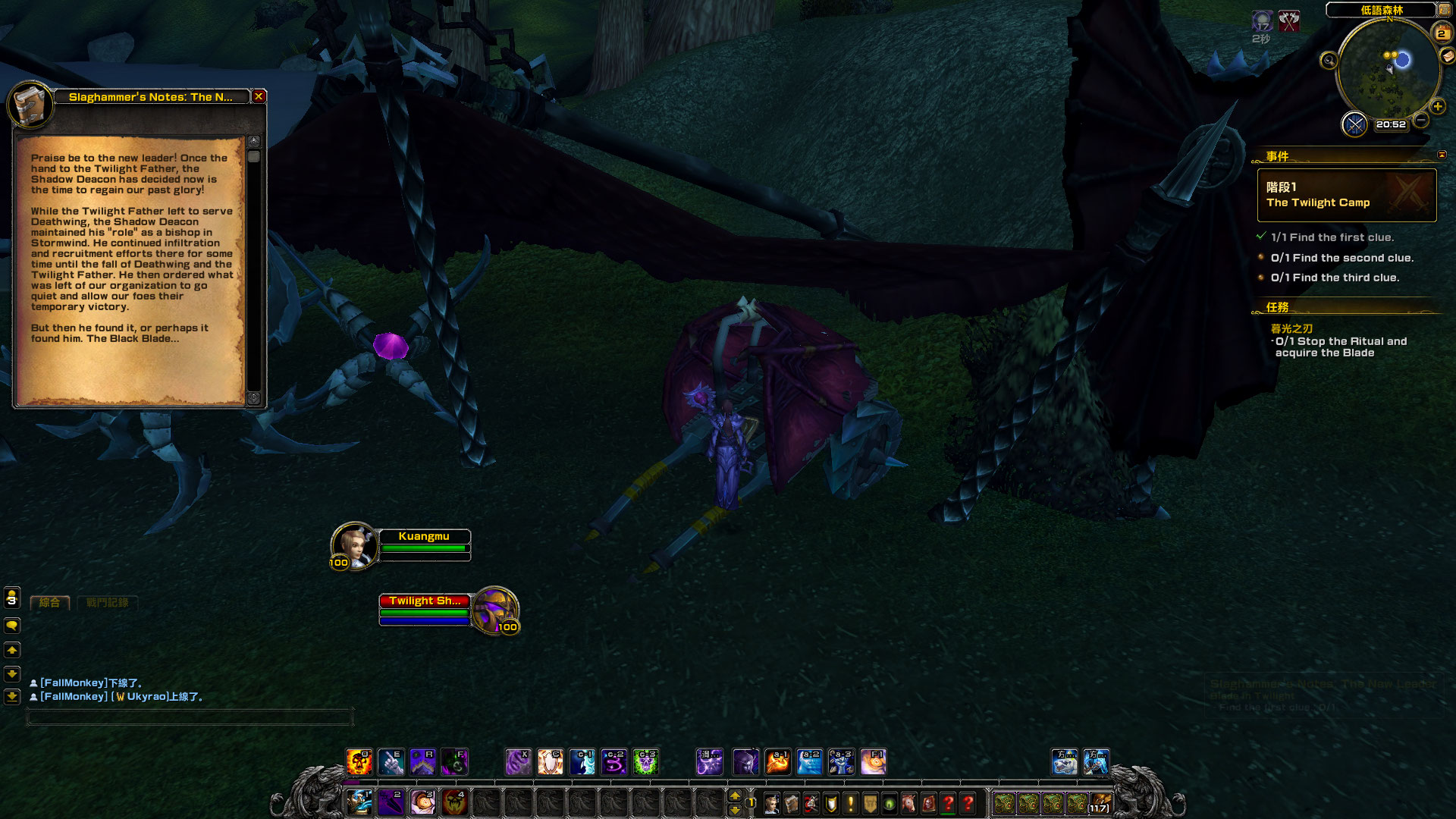Click the chat message input box

tap(190, 717)
